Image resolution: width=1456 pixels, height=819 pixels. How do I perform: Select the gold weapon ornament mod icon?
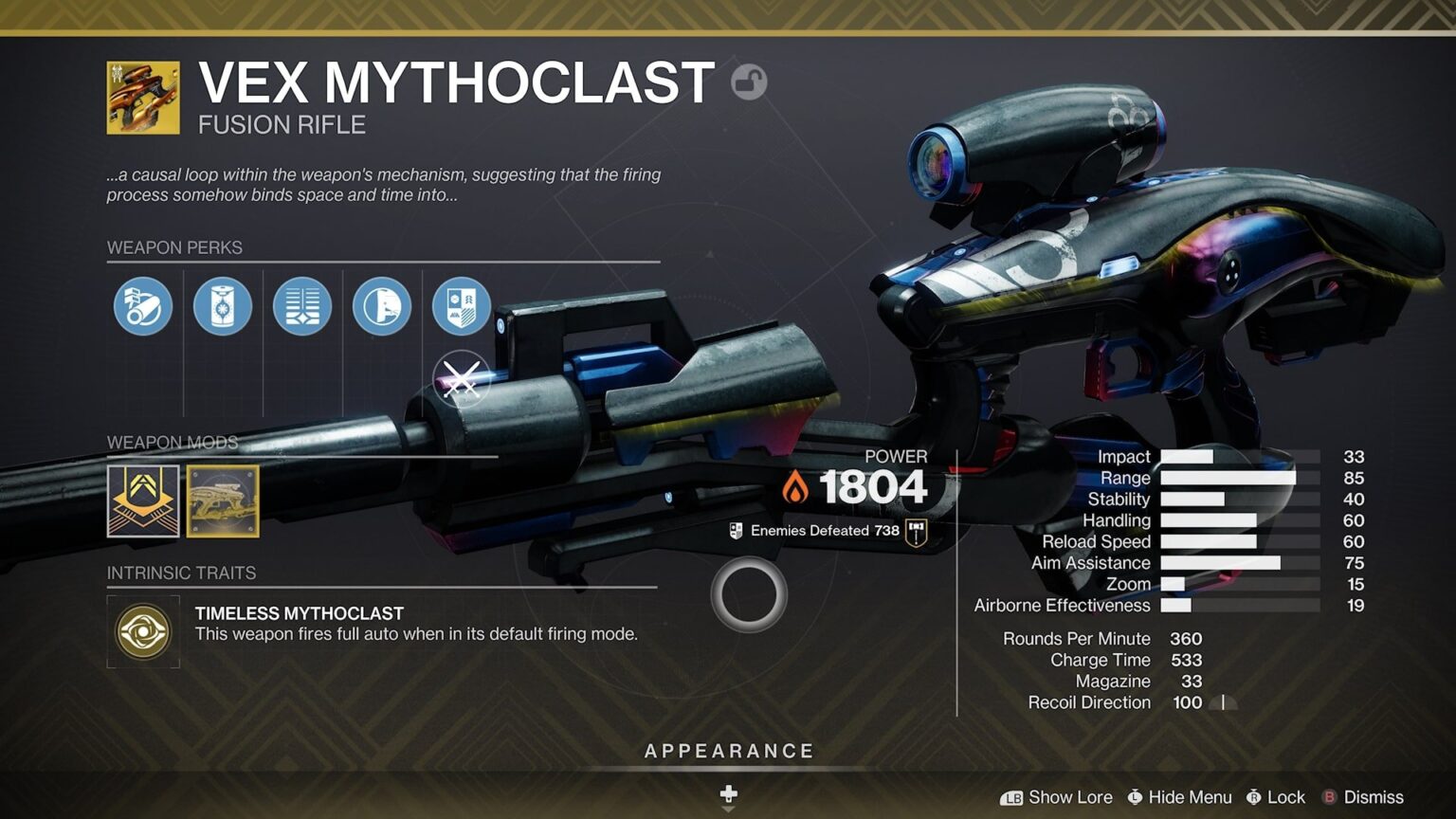tap(222, 502)
